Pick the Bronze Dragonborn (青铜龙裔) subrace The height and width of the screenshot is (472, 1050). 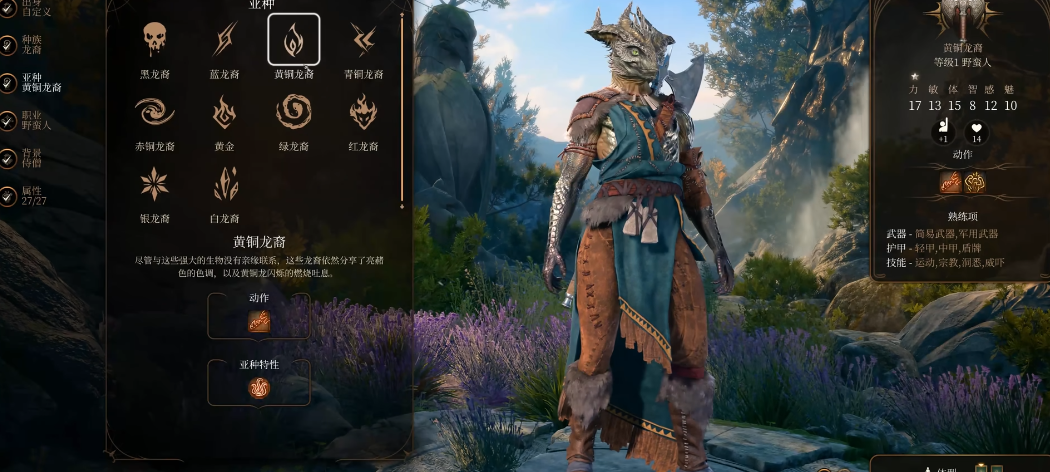363,40
